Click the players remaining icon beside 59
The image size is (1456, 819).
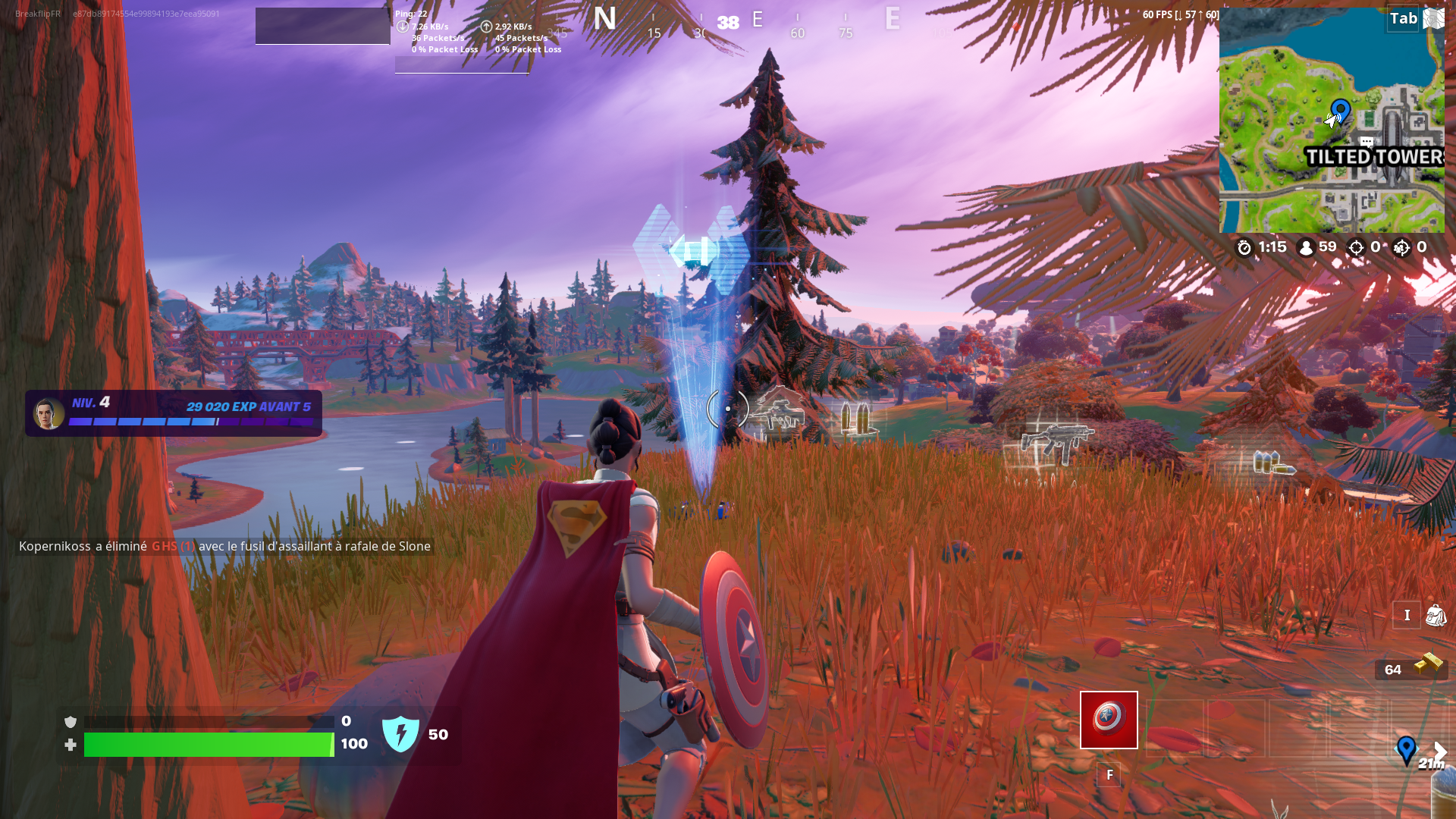click(1306, 247)
